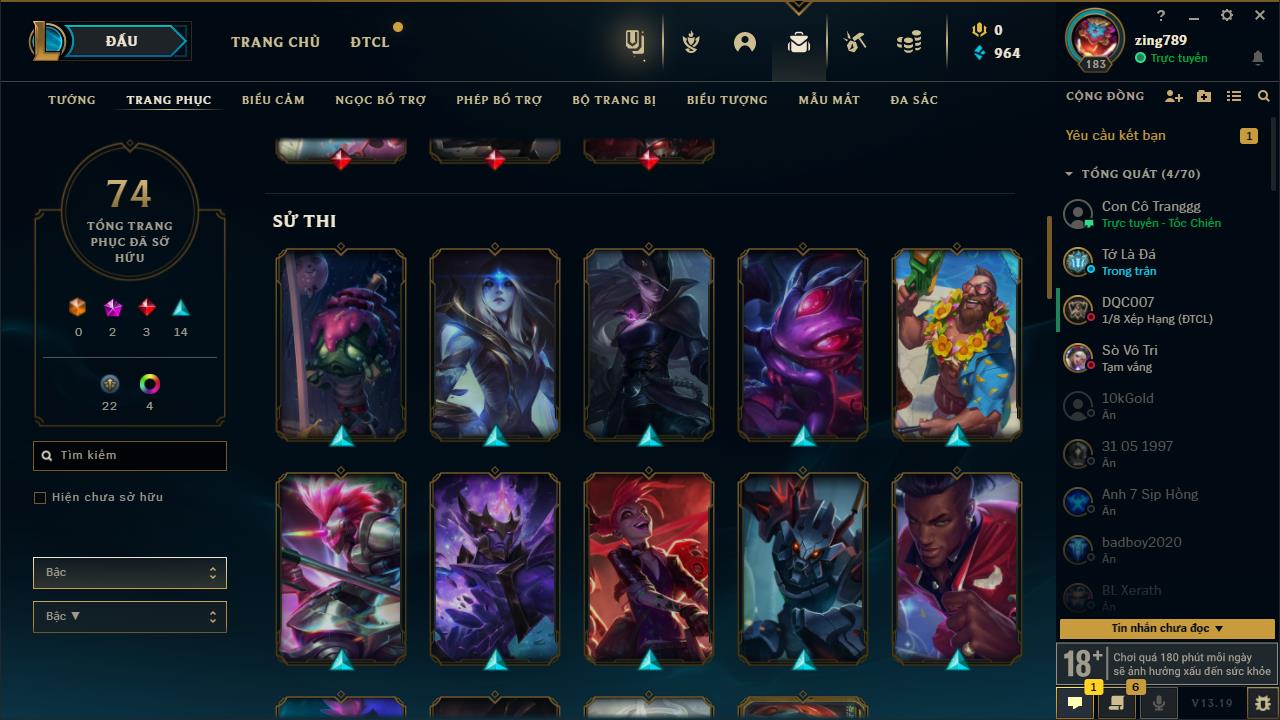Select the Loot bag icon in the navbar
Viewport: 1280px width, 720px height.
[798, 42]
